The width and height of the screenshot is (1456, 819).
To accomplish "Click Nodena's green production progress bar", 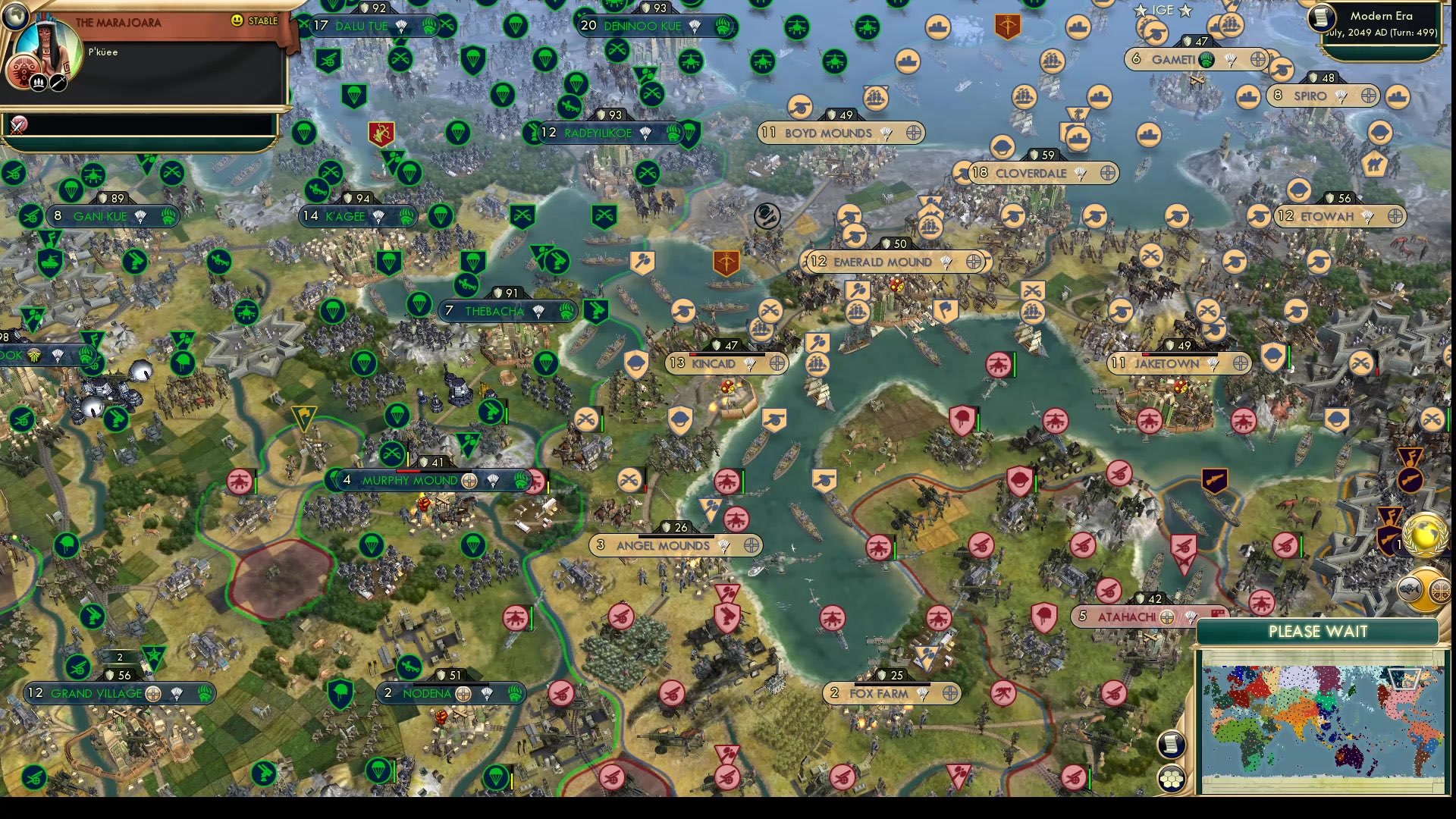I will (x=451, y=683).
